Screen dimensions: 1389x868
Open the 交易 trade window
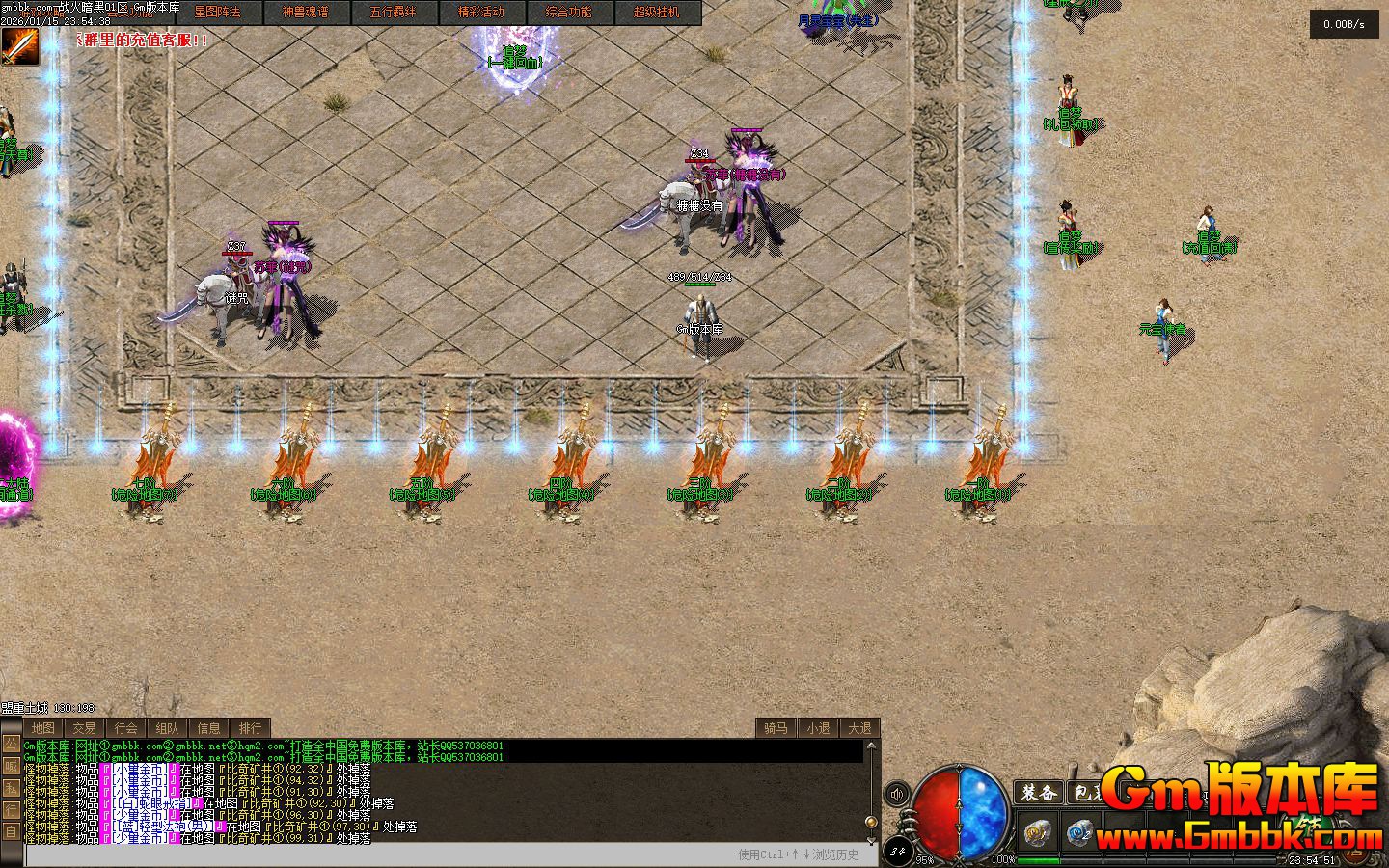pos(84,728)
